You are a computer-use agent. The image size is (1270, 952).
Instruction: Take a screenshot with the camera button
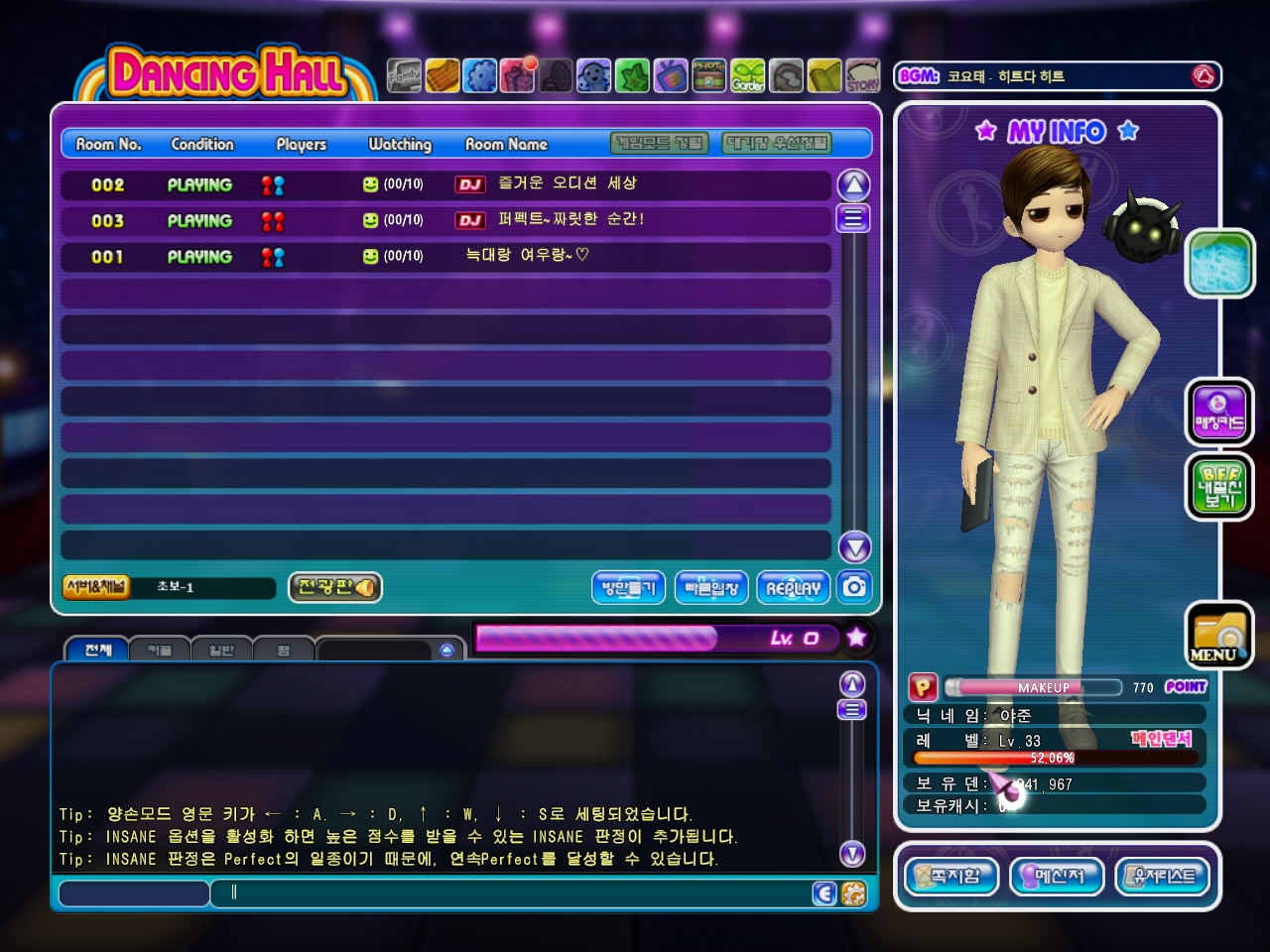pyautogui.click(x=854, y=587)
